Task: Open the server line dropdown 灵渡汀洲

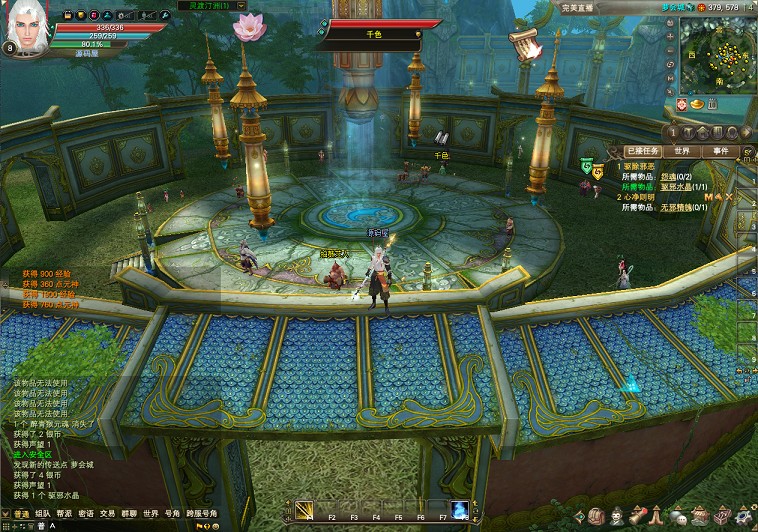Action: 216,6
